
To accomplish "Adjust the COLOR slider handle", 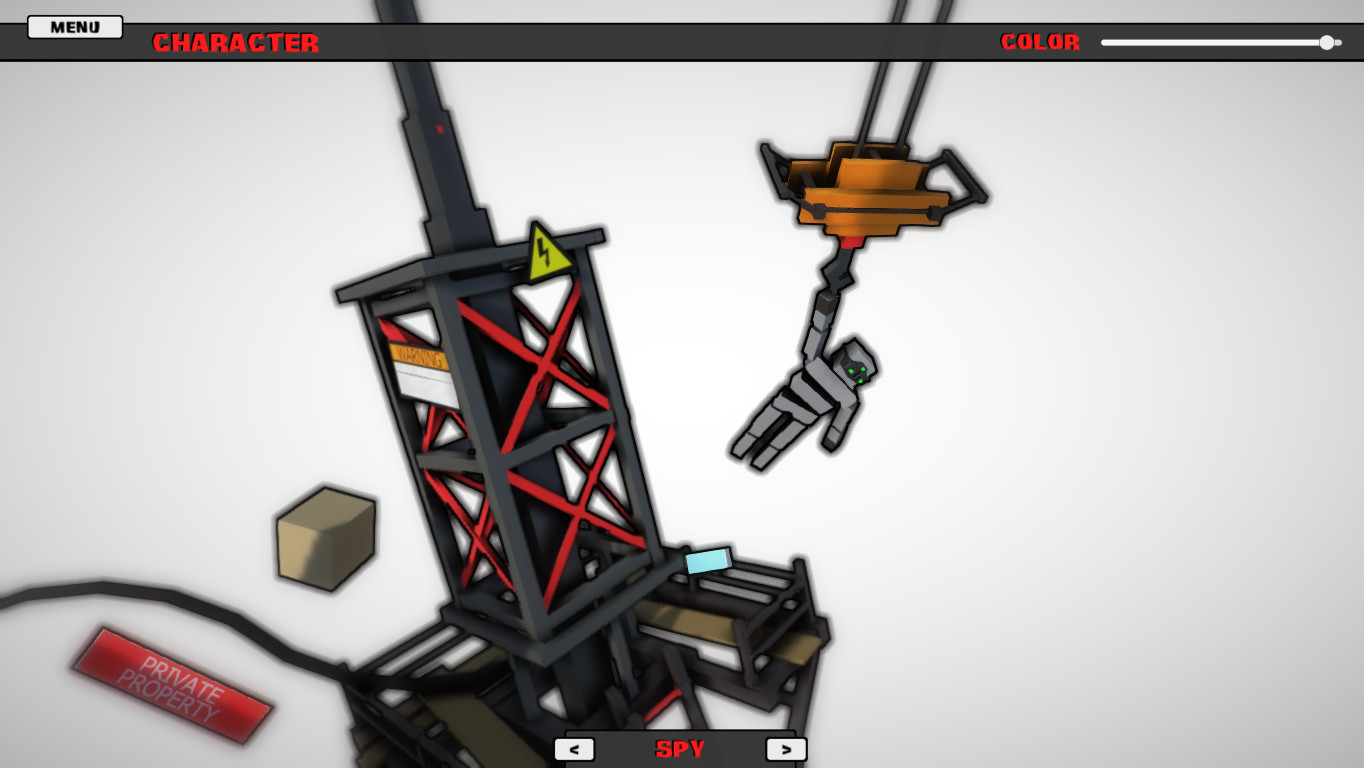I will point(1330,42).
